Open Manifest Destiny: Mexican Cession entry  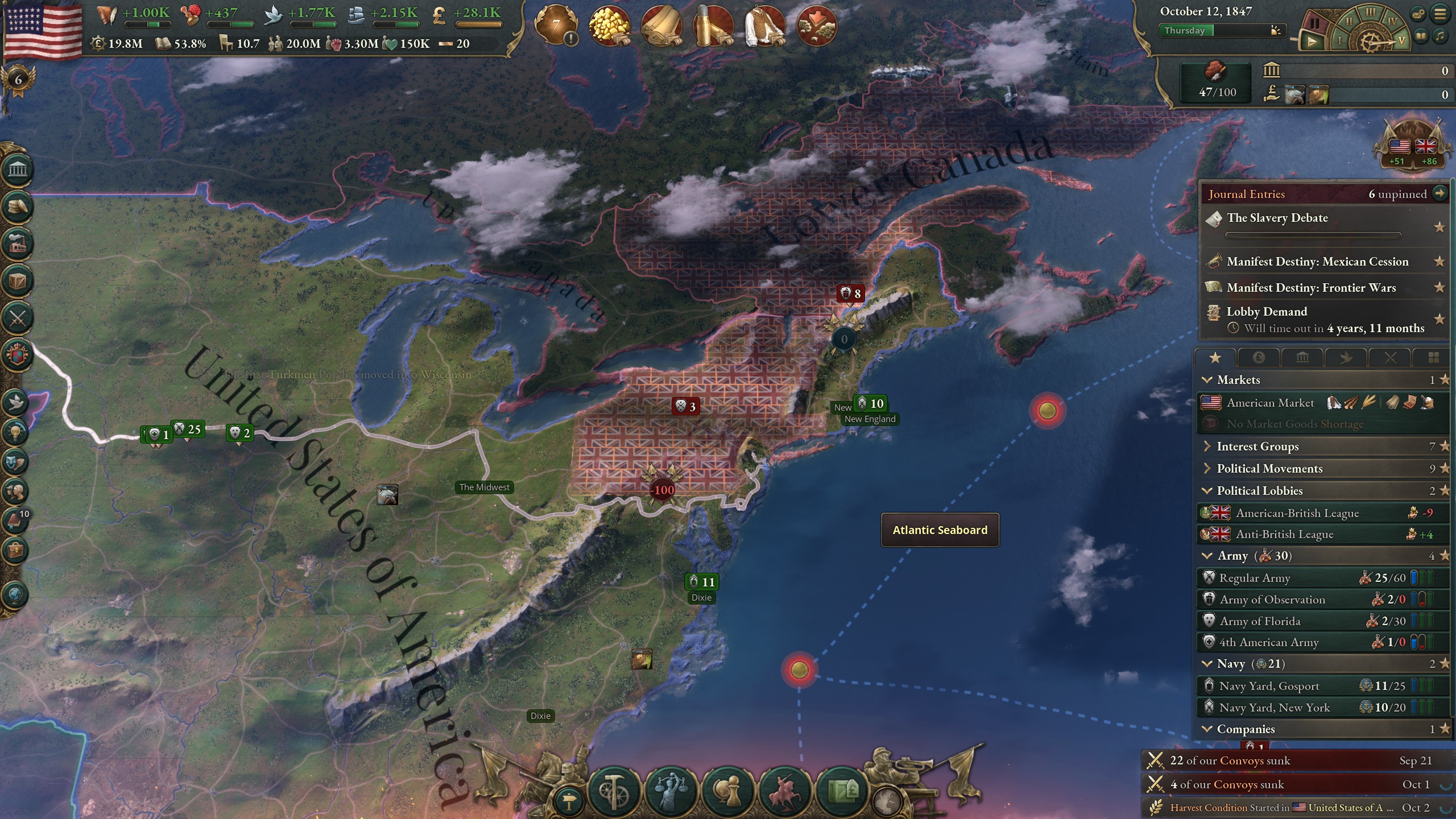[1317, 262]
